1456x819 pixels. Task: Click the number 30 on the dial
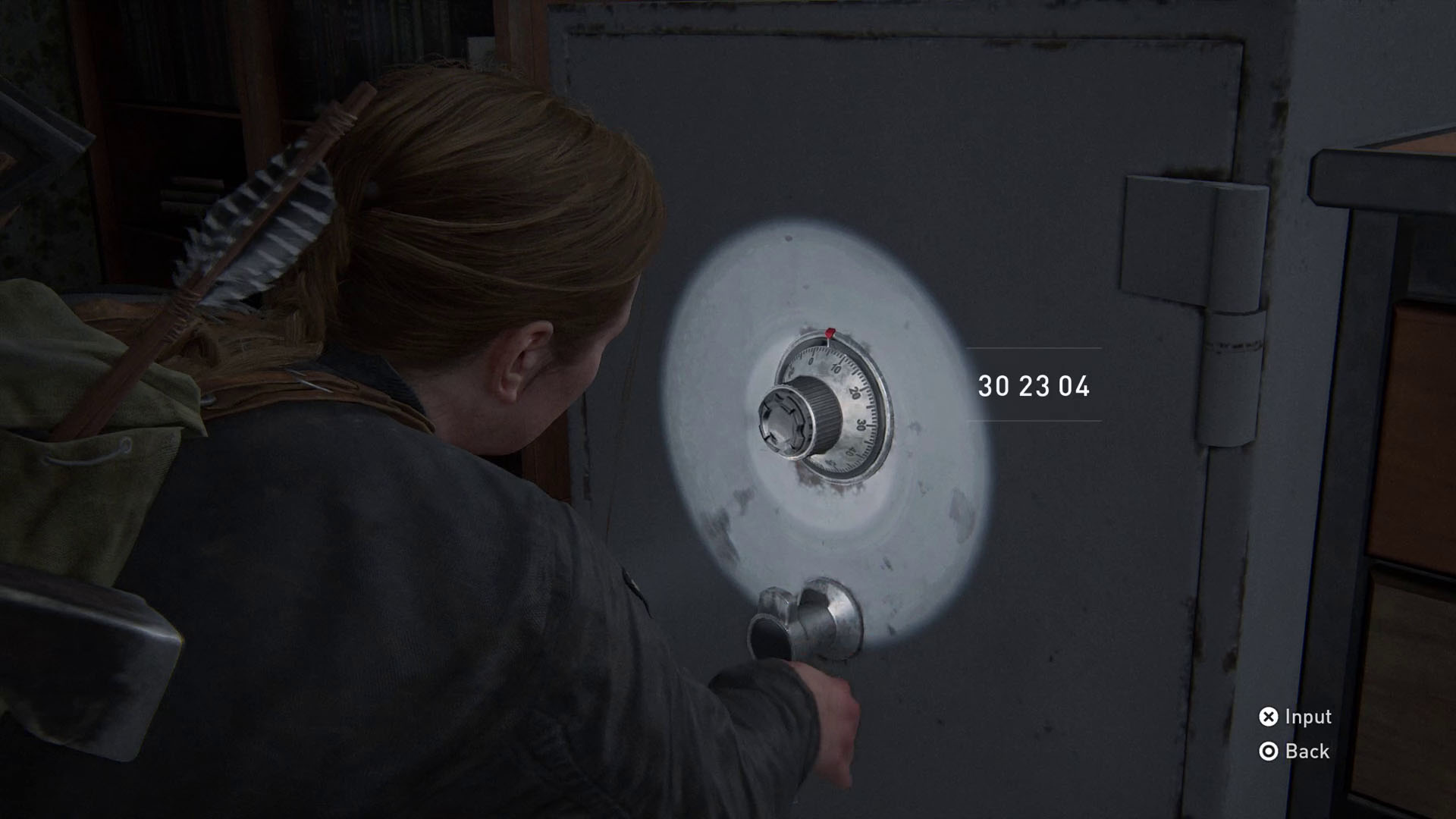(x=861, y=425)
